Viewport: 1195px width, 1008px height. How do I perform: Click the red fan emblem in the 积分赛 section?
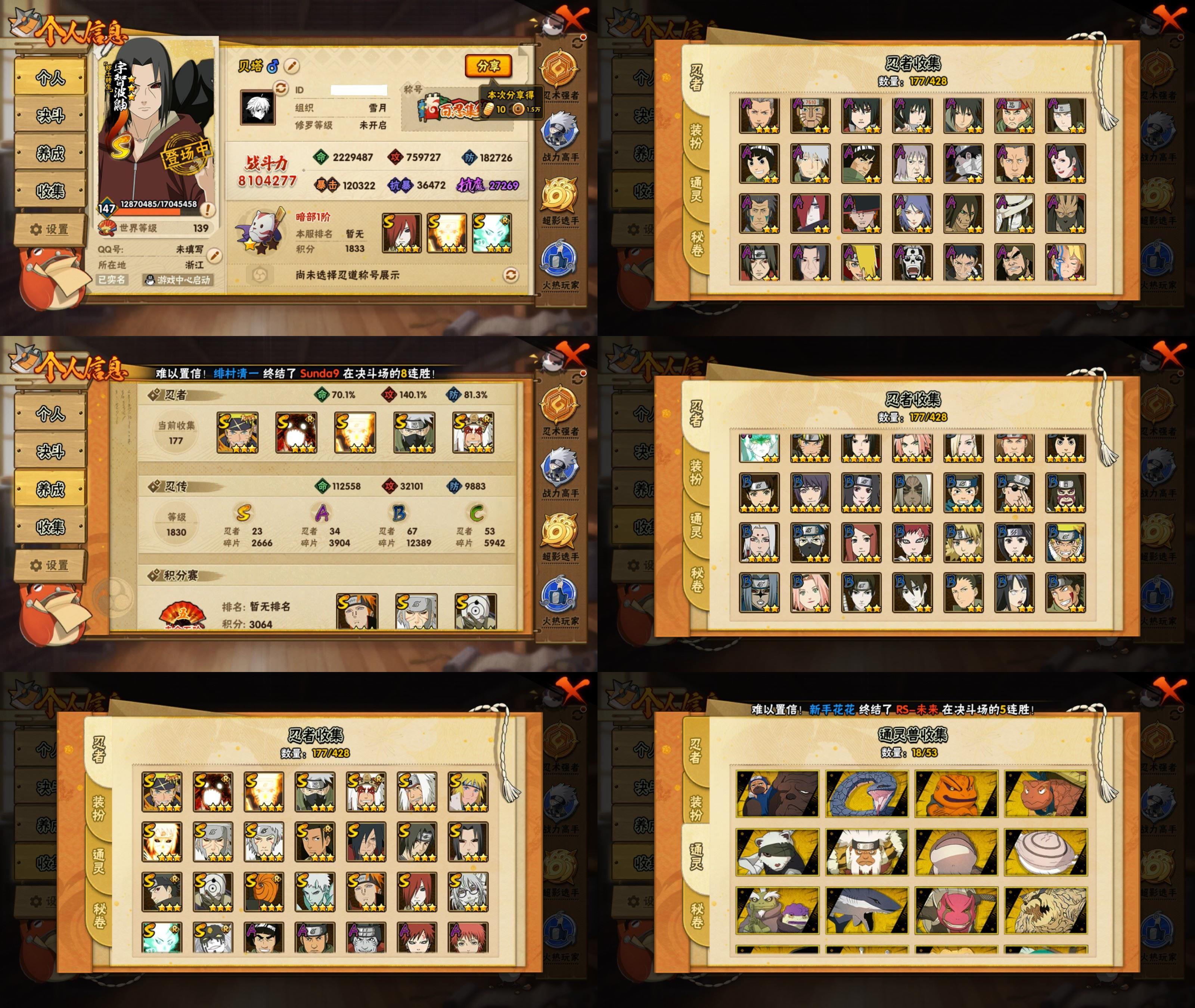[182, 615]
